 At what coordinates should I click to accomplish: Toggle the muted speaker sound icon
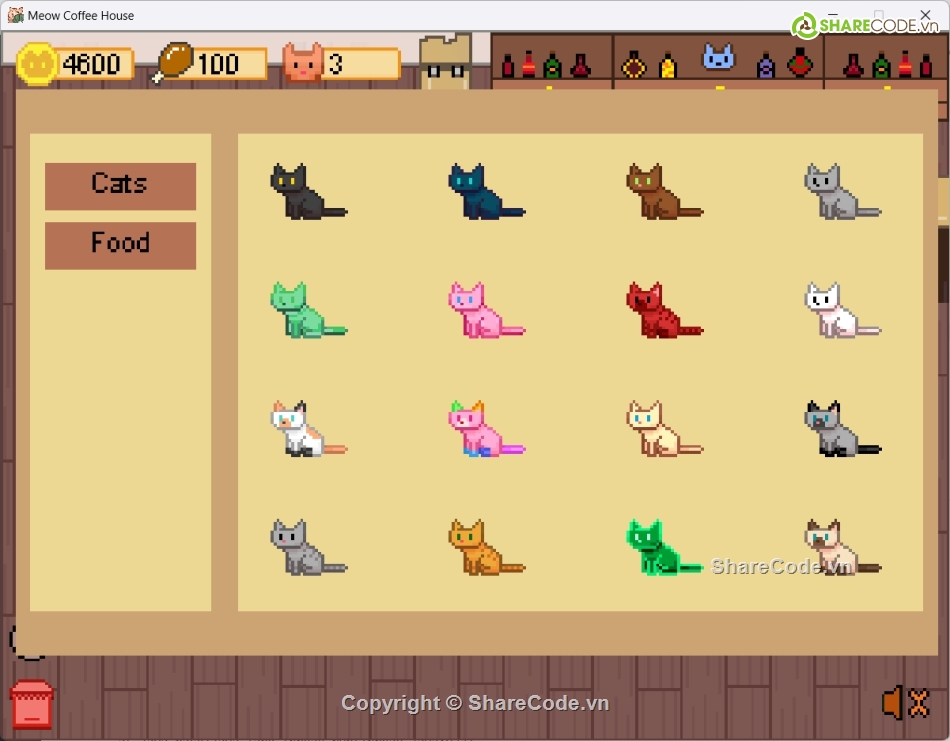click(905, 703)
